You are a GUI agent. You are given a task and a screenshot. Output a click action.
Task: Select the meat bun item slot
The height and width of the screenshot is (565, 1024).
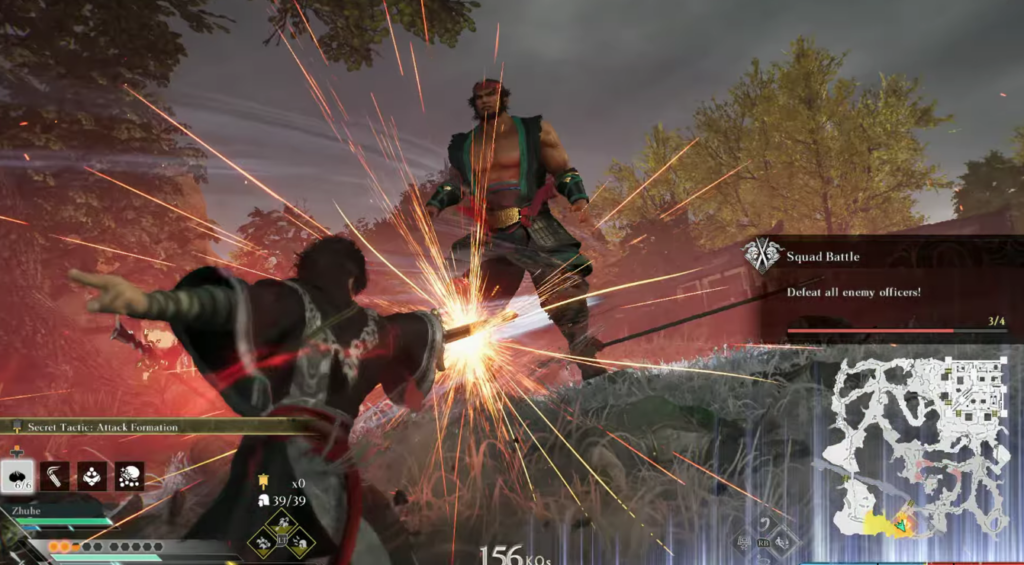click(19, 476)
